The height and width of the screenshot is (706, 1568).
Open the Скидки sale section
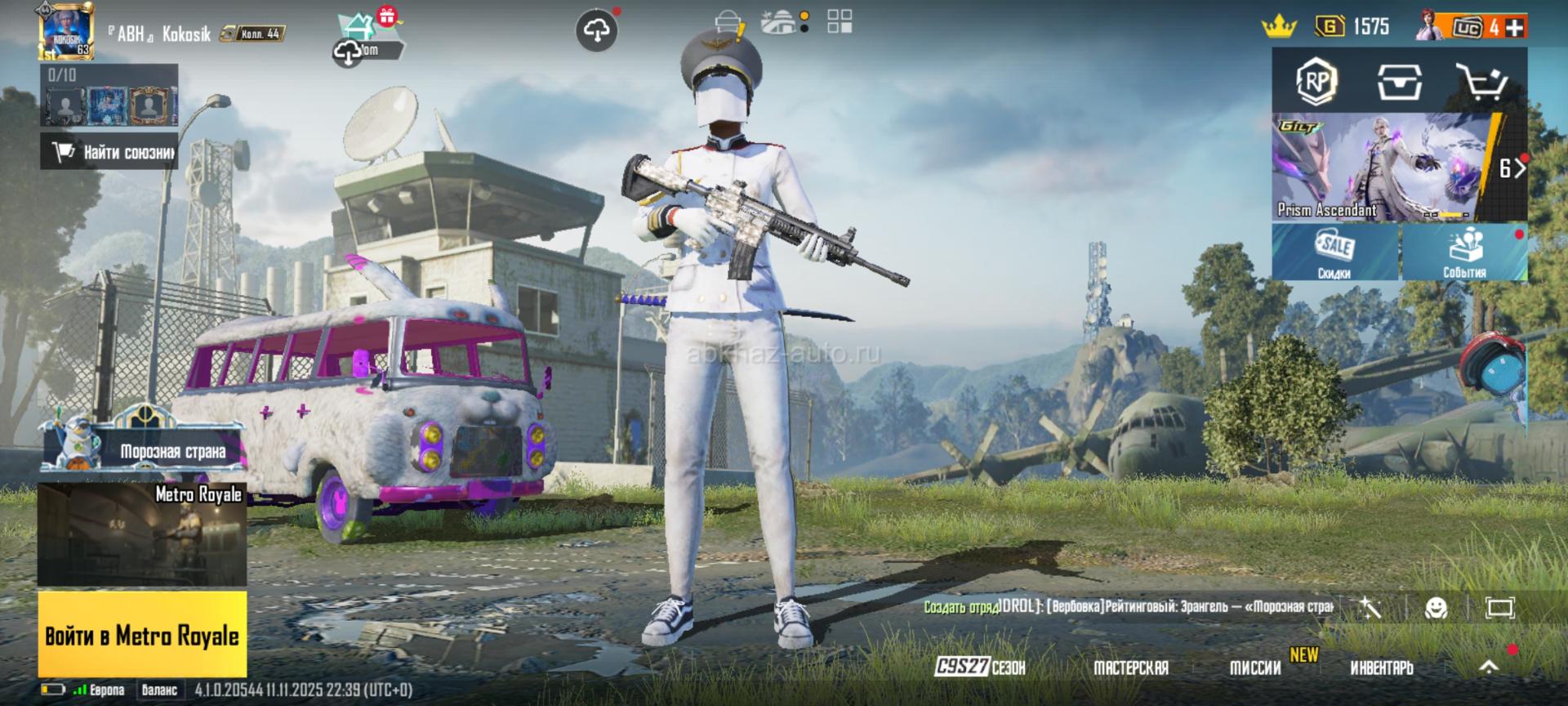pos(1334,252)
